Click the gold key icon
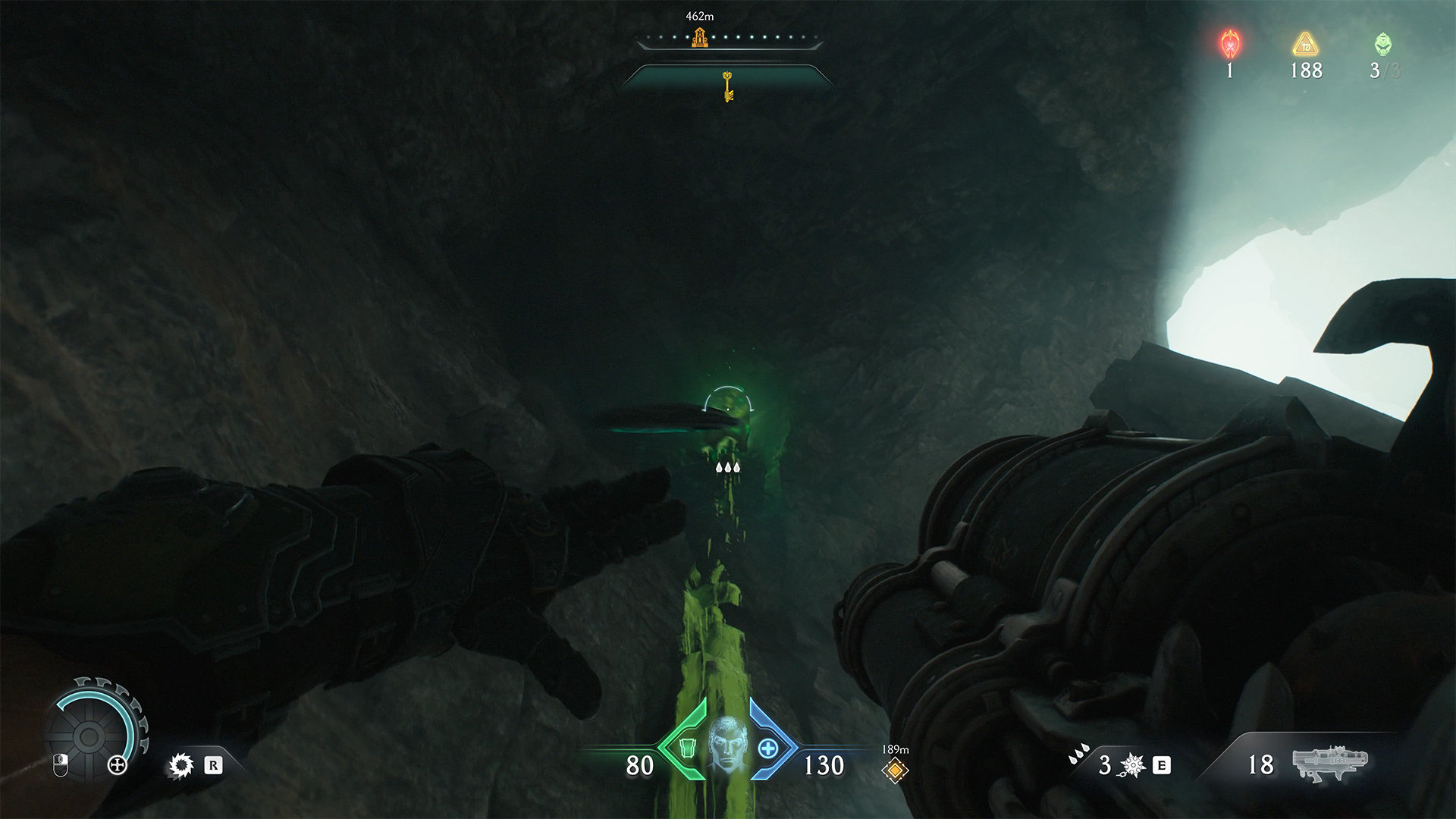This screenshot has width=1456, height=819. (728, 86)
